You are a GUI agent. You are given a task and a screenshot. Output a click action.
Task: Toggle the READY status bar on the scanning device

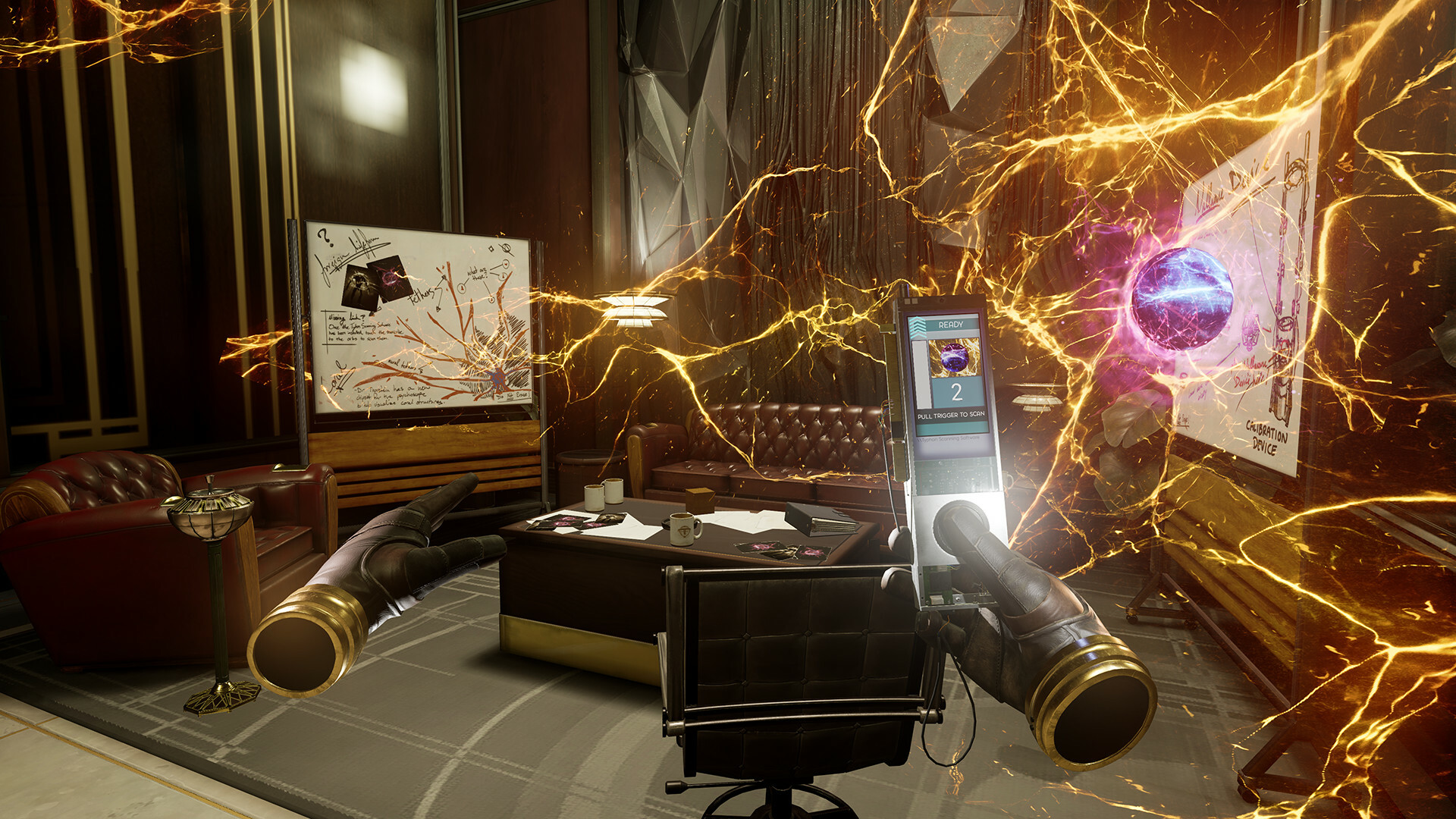click(950, 325)
